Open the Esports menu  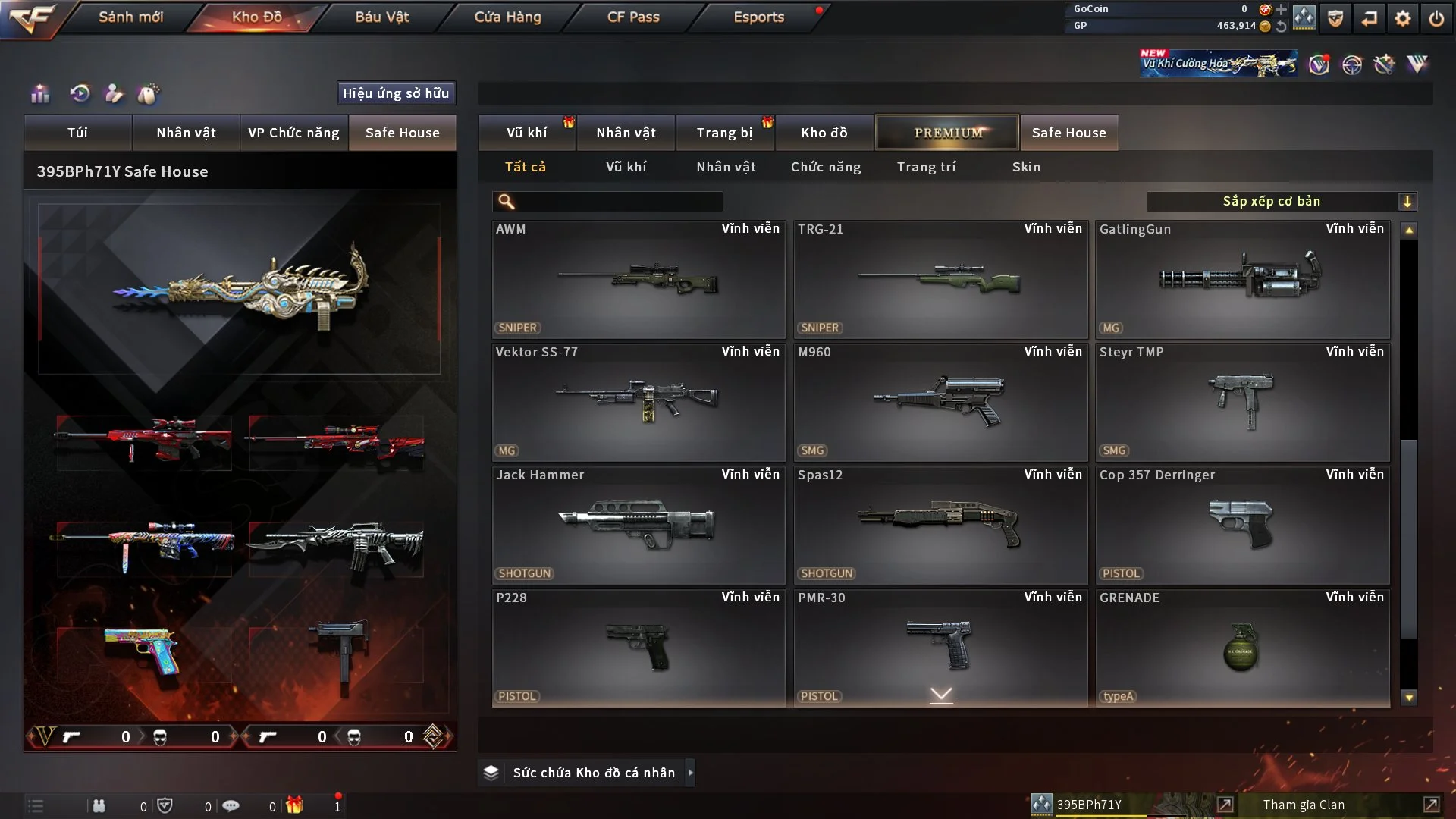coord(758,17)
